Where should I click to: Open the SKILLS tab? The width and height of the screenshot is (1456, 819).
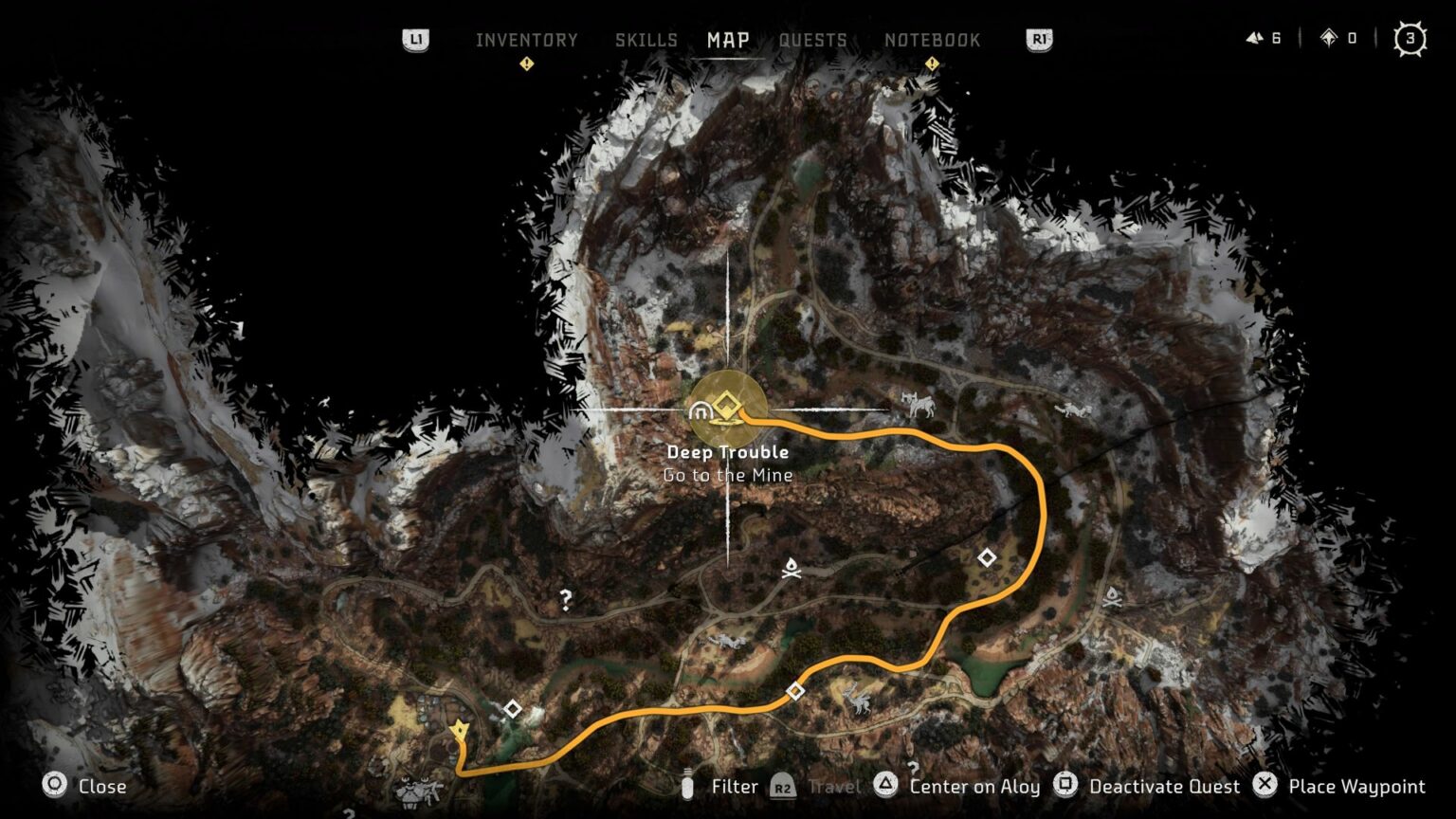click(647, 40)
